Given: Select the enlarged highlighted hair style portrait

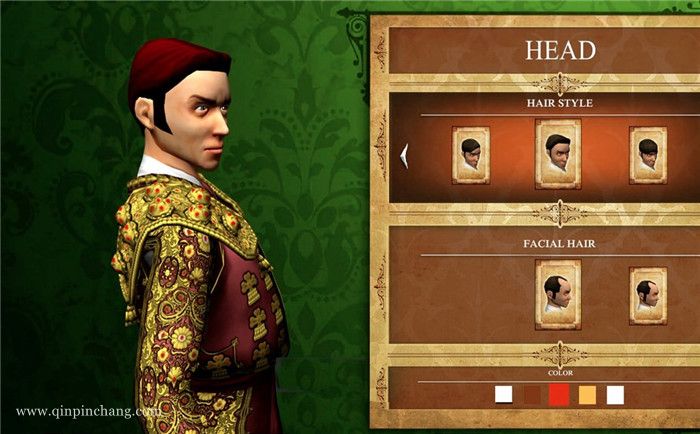Looking at the screenshot, I should [558, 154].
